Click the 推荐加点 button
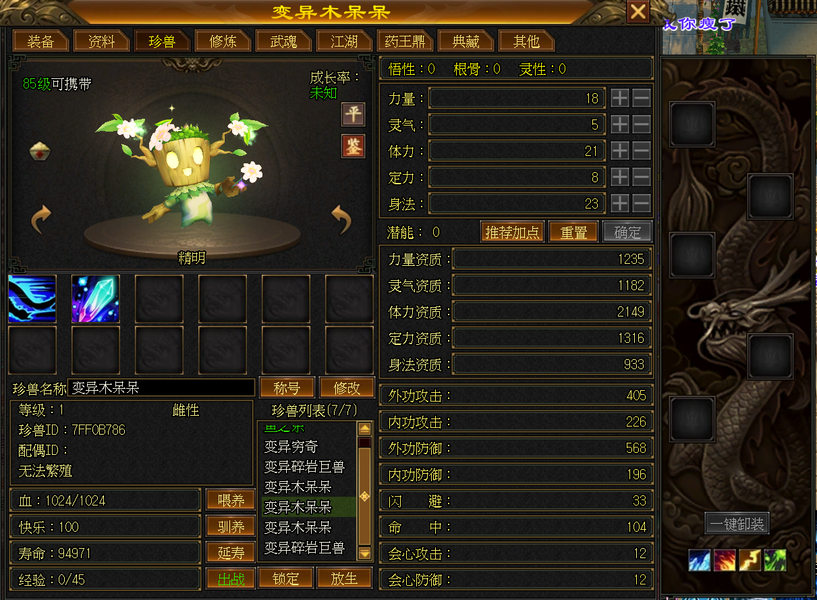The width and height of the screenshot is (817, 600). coord(512,232)
